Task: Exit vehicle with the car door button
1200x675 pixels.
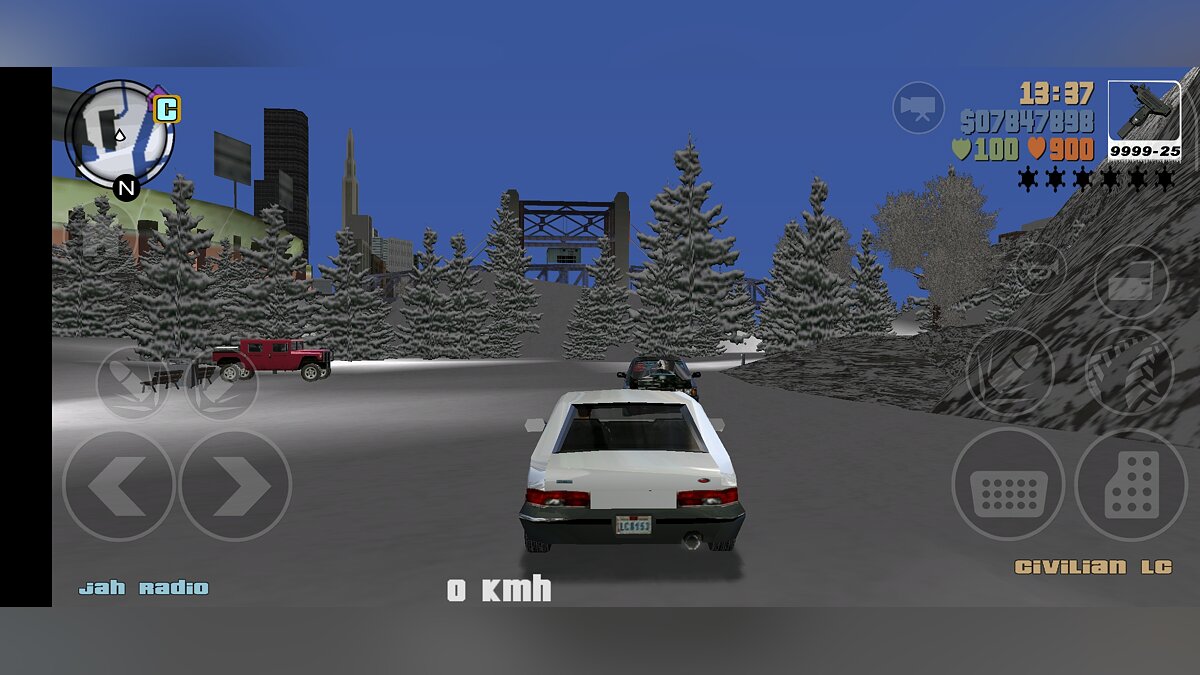Action: (x=1131, y=282)
